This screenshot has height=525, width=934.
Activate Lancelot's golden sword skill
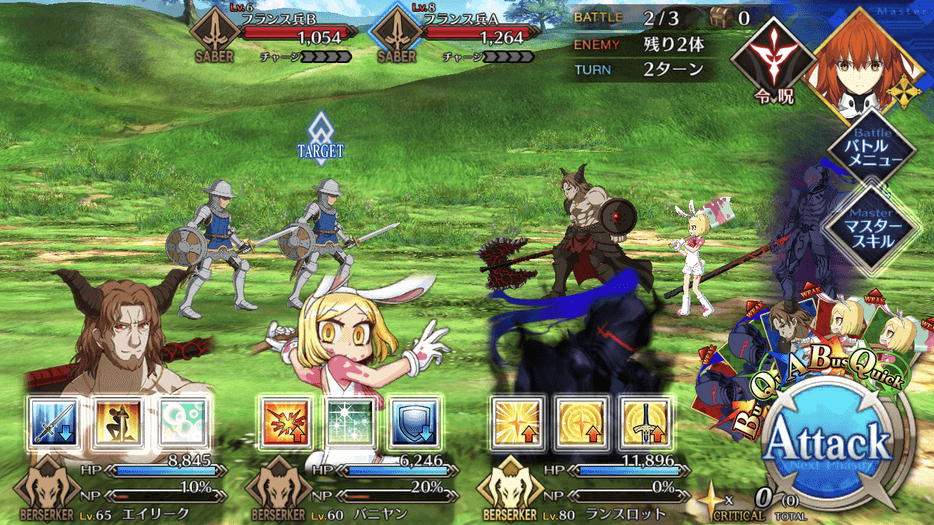643,421
